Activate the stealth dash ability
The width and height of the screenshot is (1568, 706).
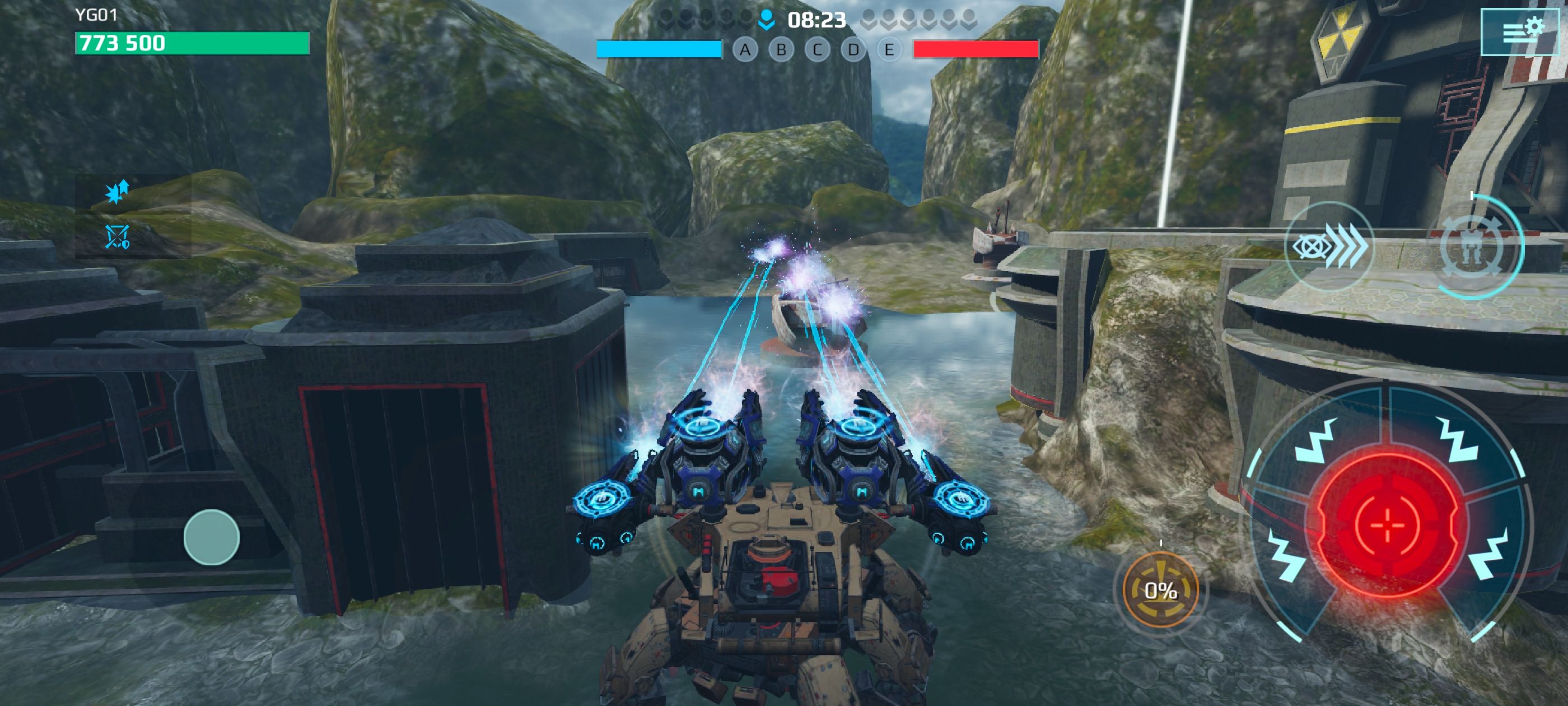click(1329, 247)
